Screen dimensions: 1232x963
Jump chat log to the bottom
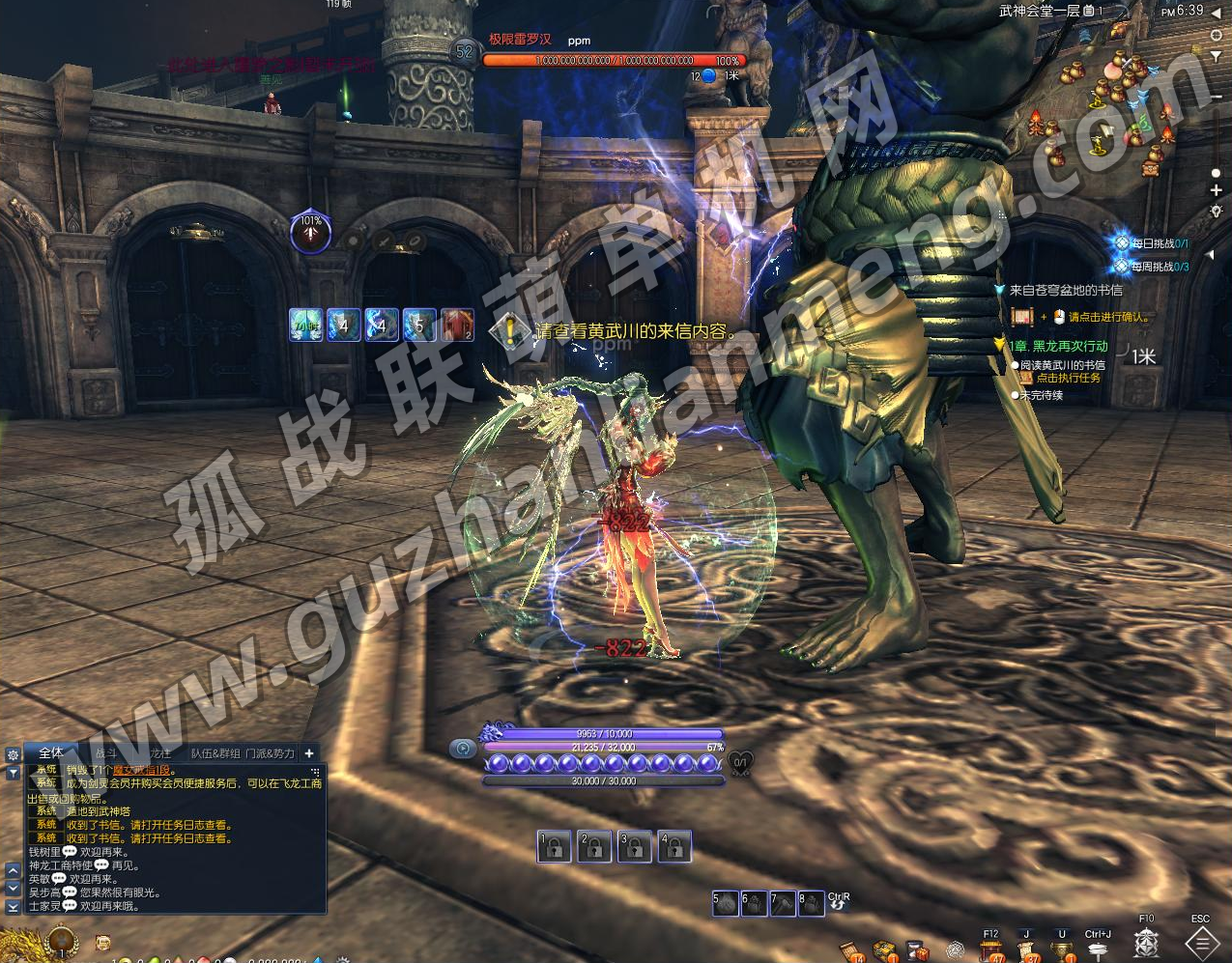(13, 907)
